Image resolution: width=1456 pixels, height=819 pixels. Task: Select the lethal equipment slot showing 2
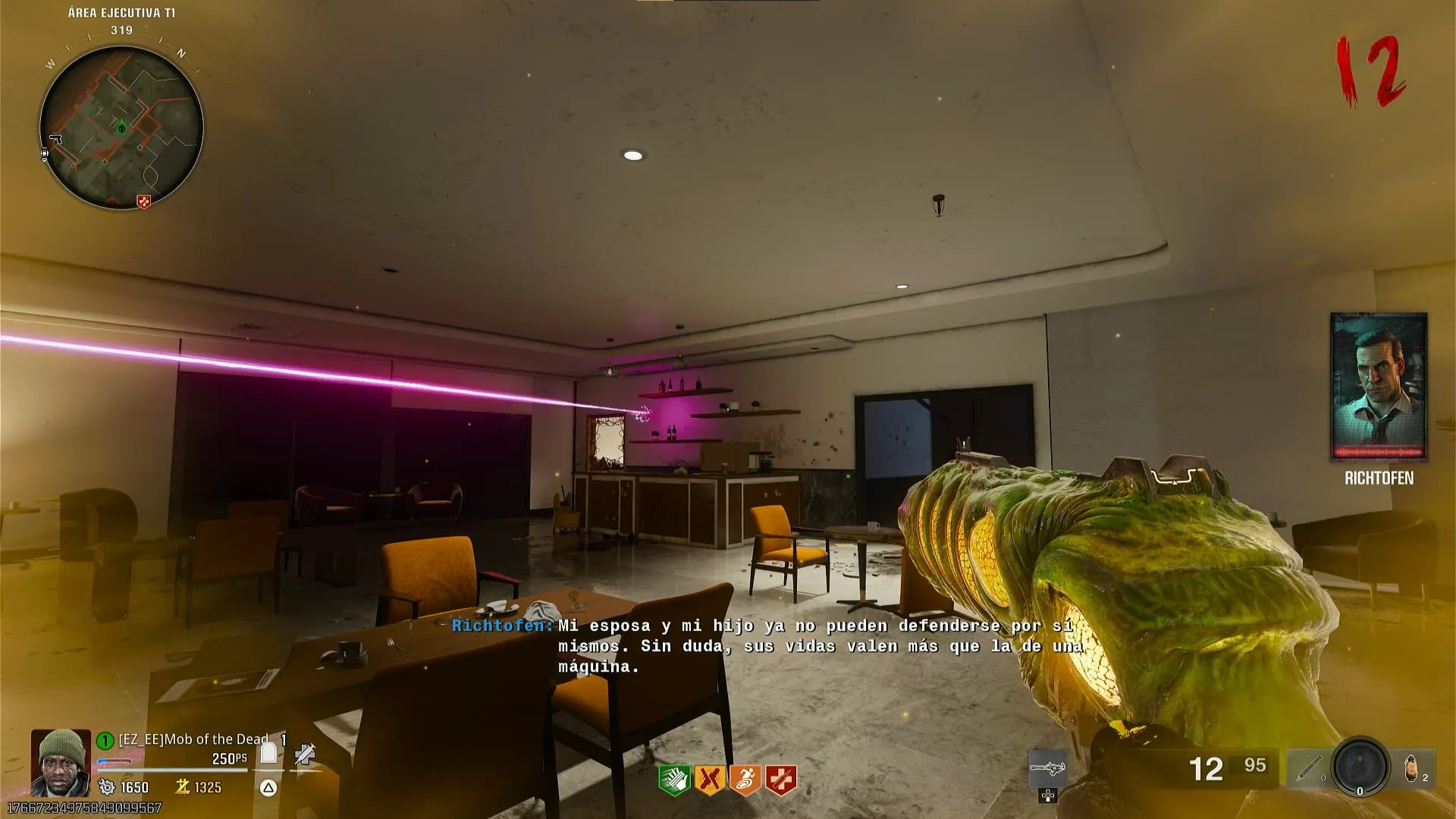(x=1413, y=769)
